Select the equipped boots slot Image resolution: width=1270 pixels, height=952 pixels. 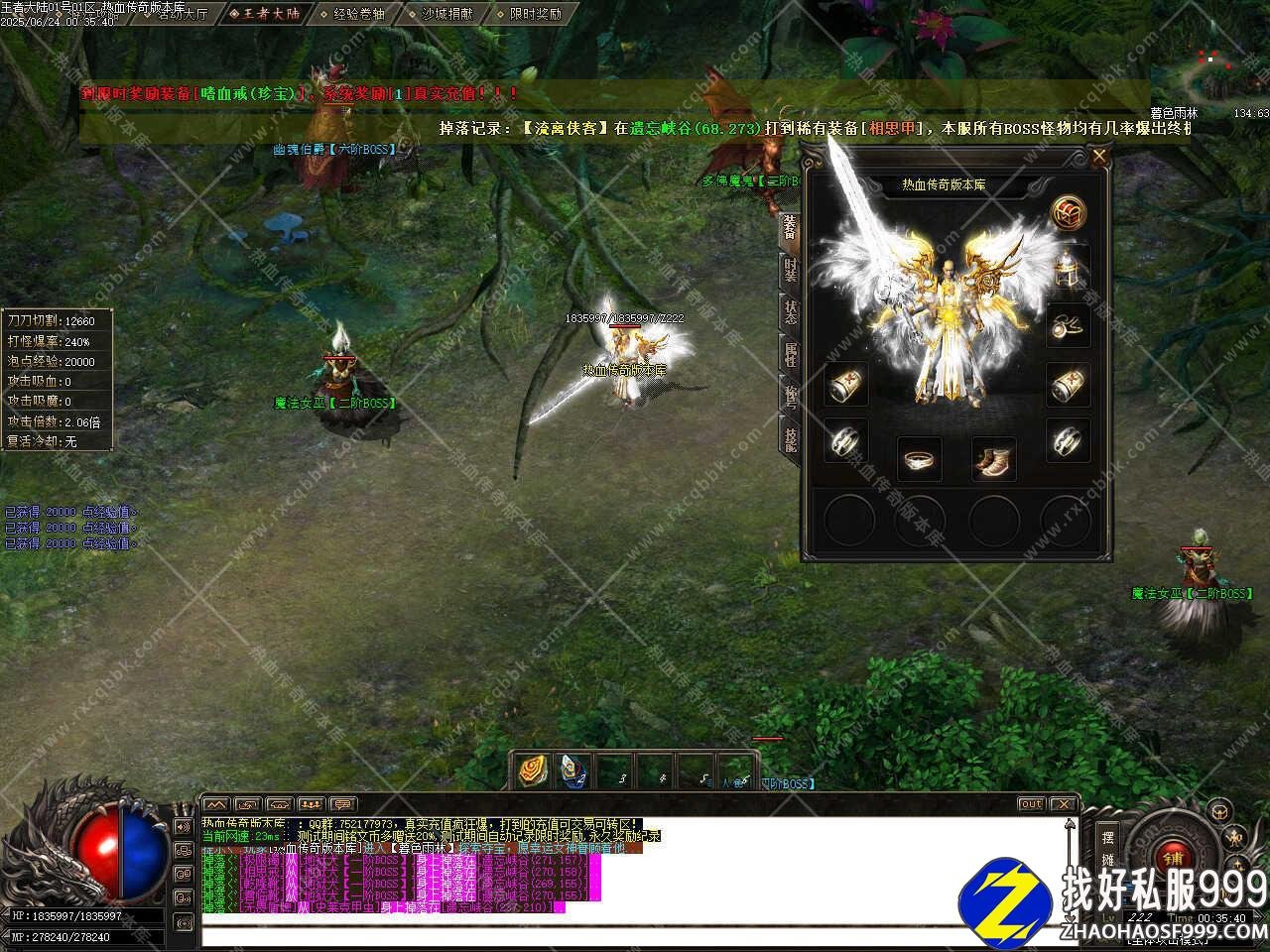pyautogui.click(x=993, y=459)
